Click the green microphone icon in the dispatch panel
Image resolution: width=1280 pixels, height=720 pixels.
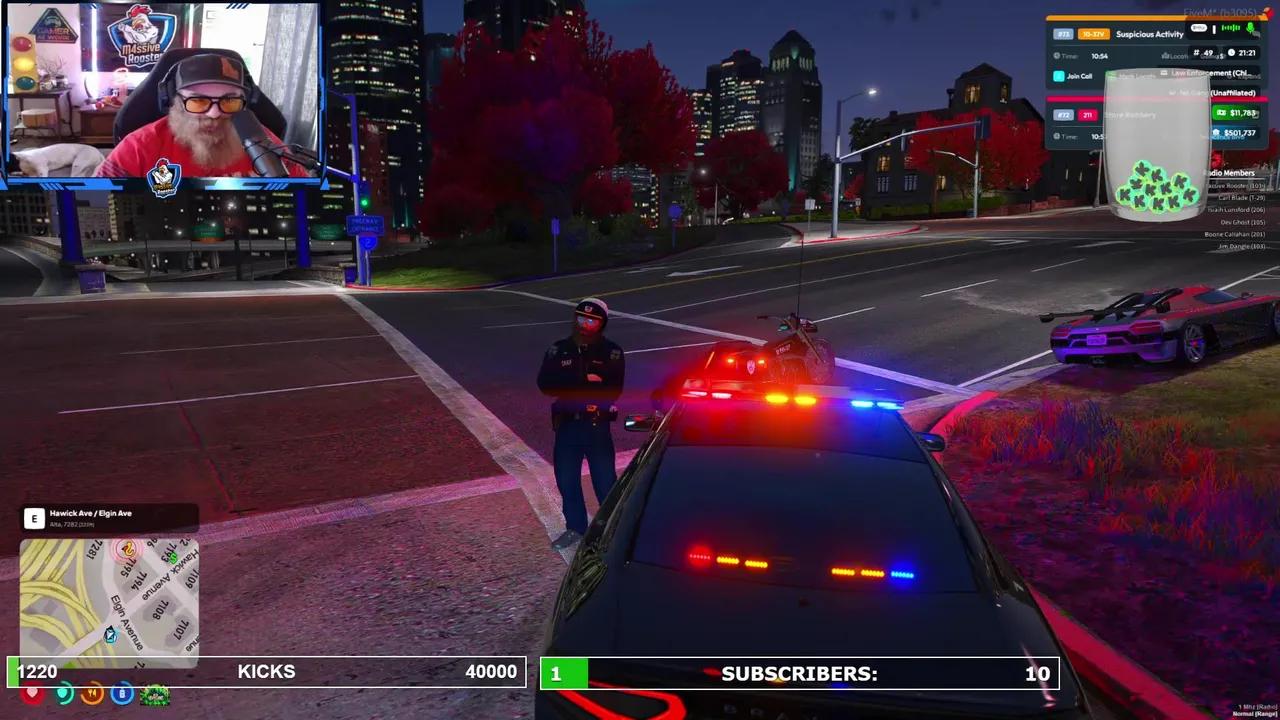(1250, 29)
